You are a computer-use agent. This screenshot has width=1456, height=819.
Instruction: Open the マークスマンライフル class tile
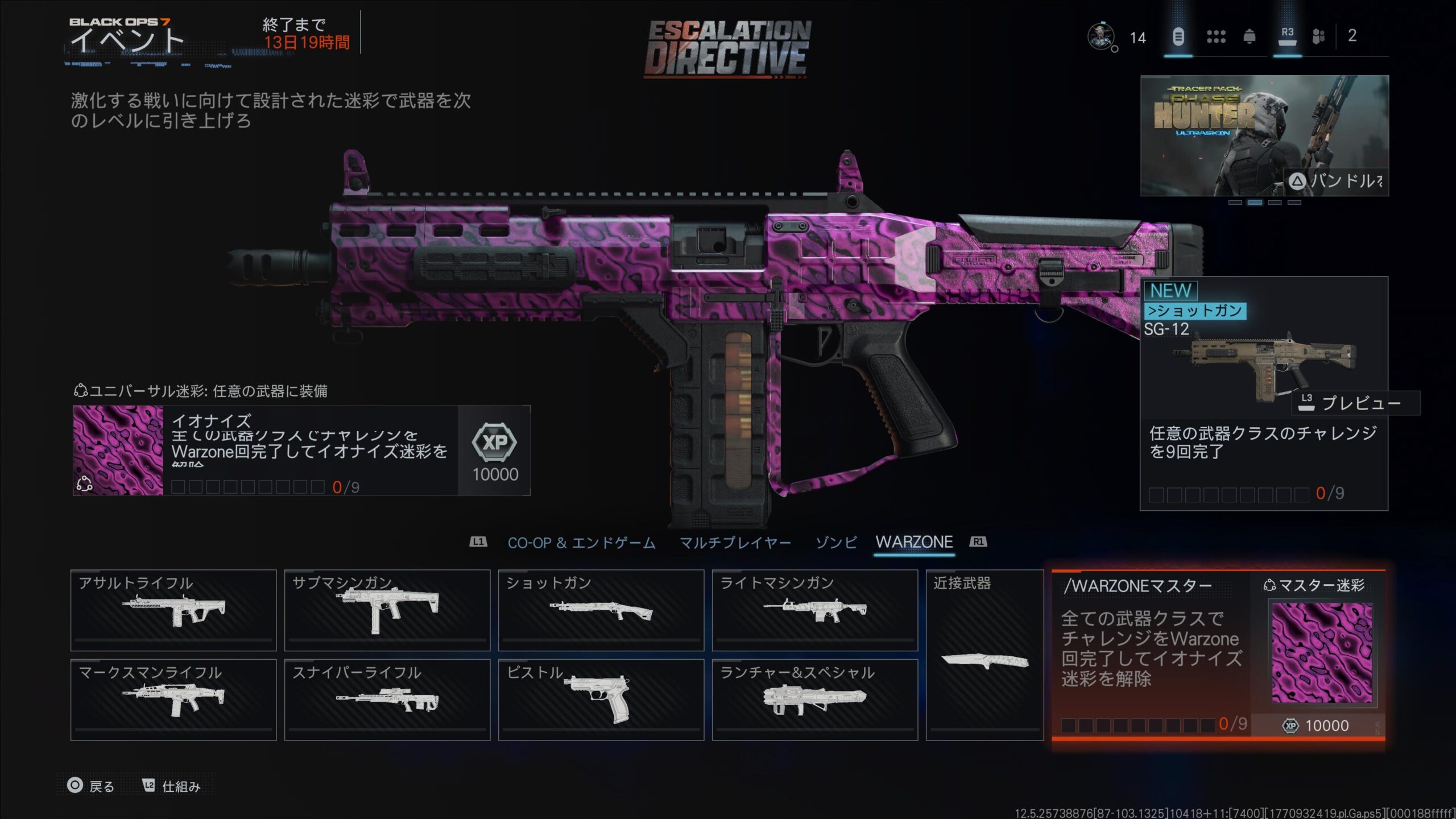click(173, 700)
